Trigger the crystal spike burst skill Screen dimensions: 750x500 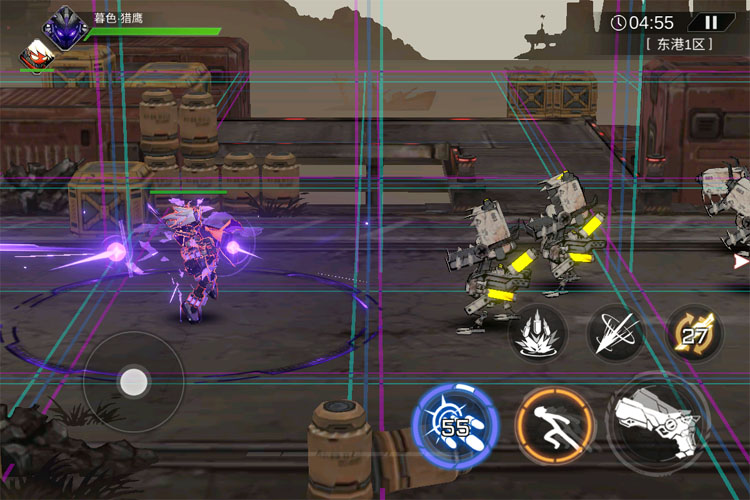pos(538,334)
